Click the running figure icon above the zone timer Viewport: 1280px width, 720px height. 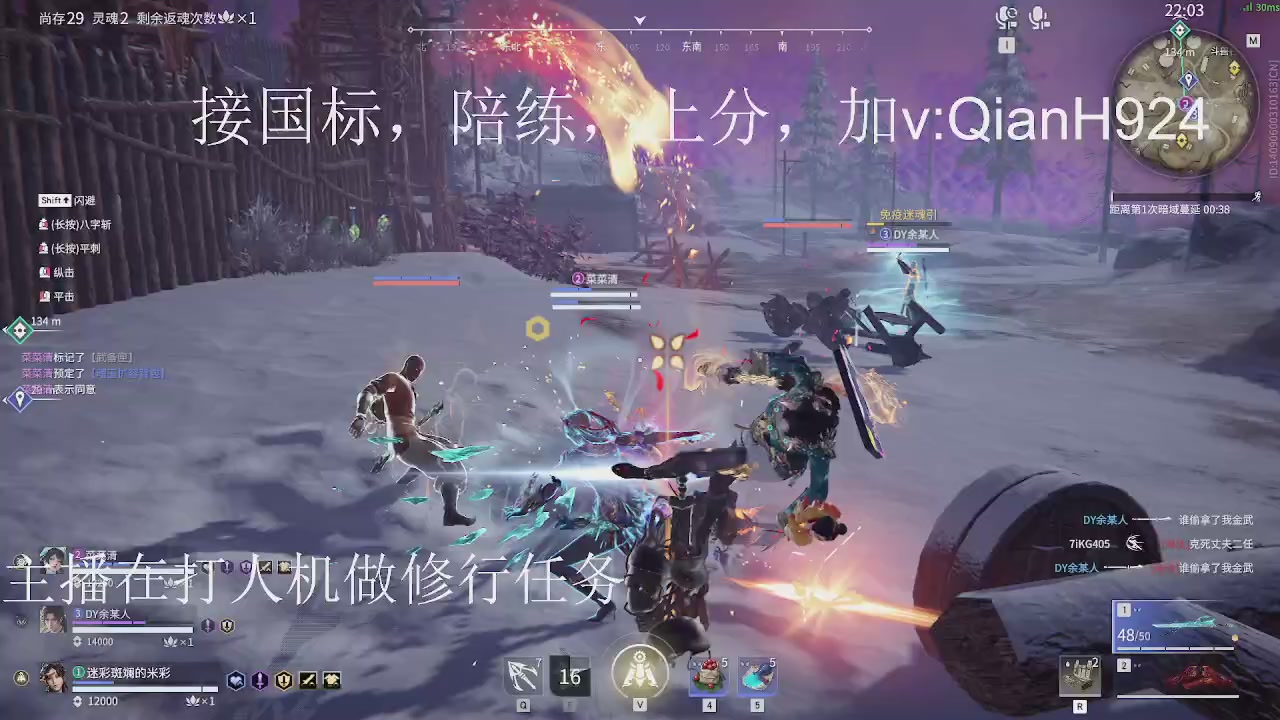(1255, 196)
